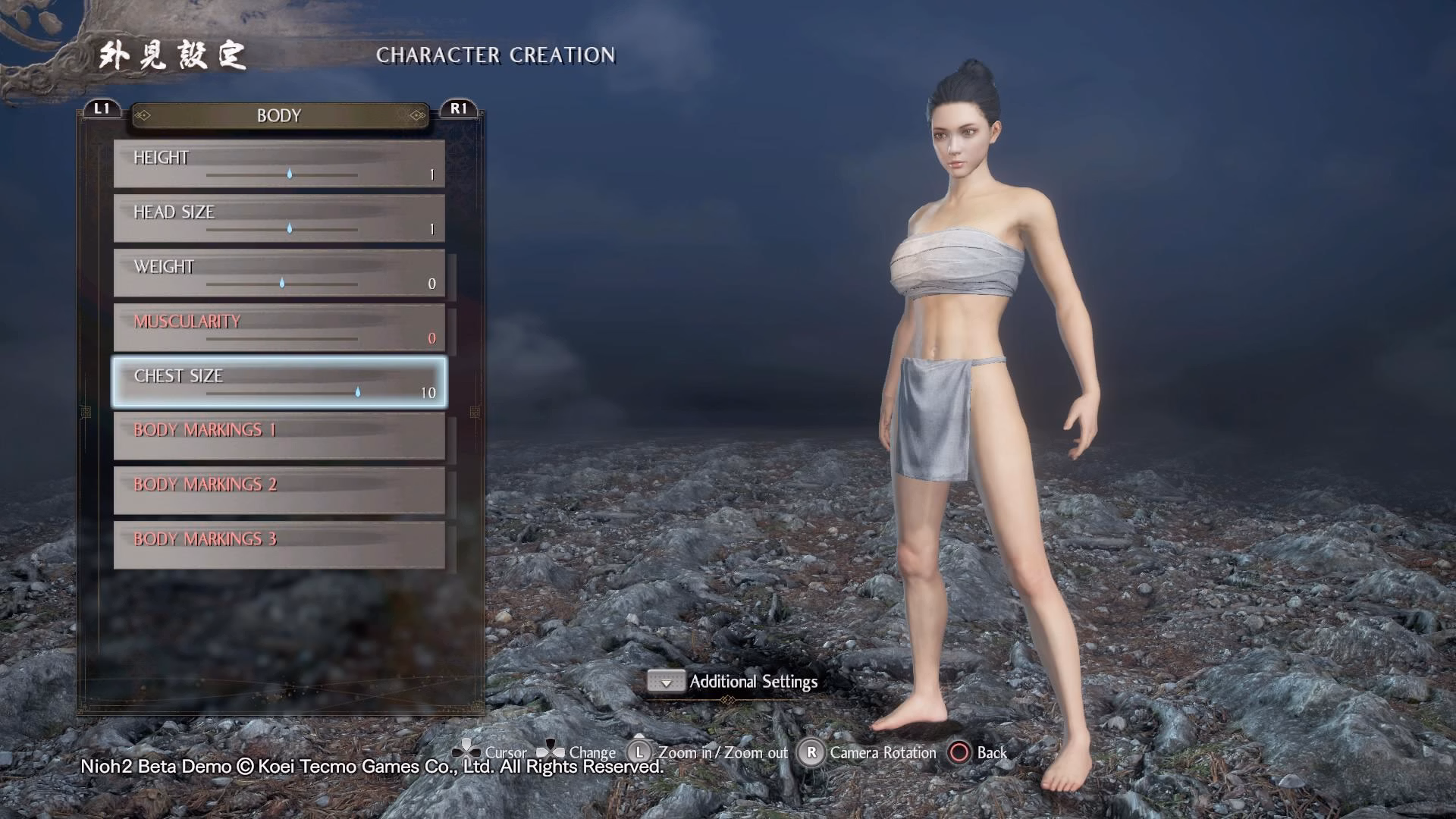The image size is (1456, 819).
Task: Select the Muscularity option
Action: point(279,328)
